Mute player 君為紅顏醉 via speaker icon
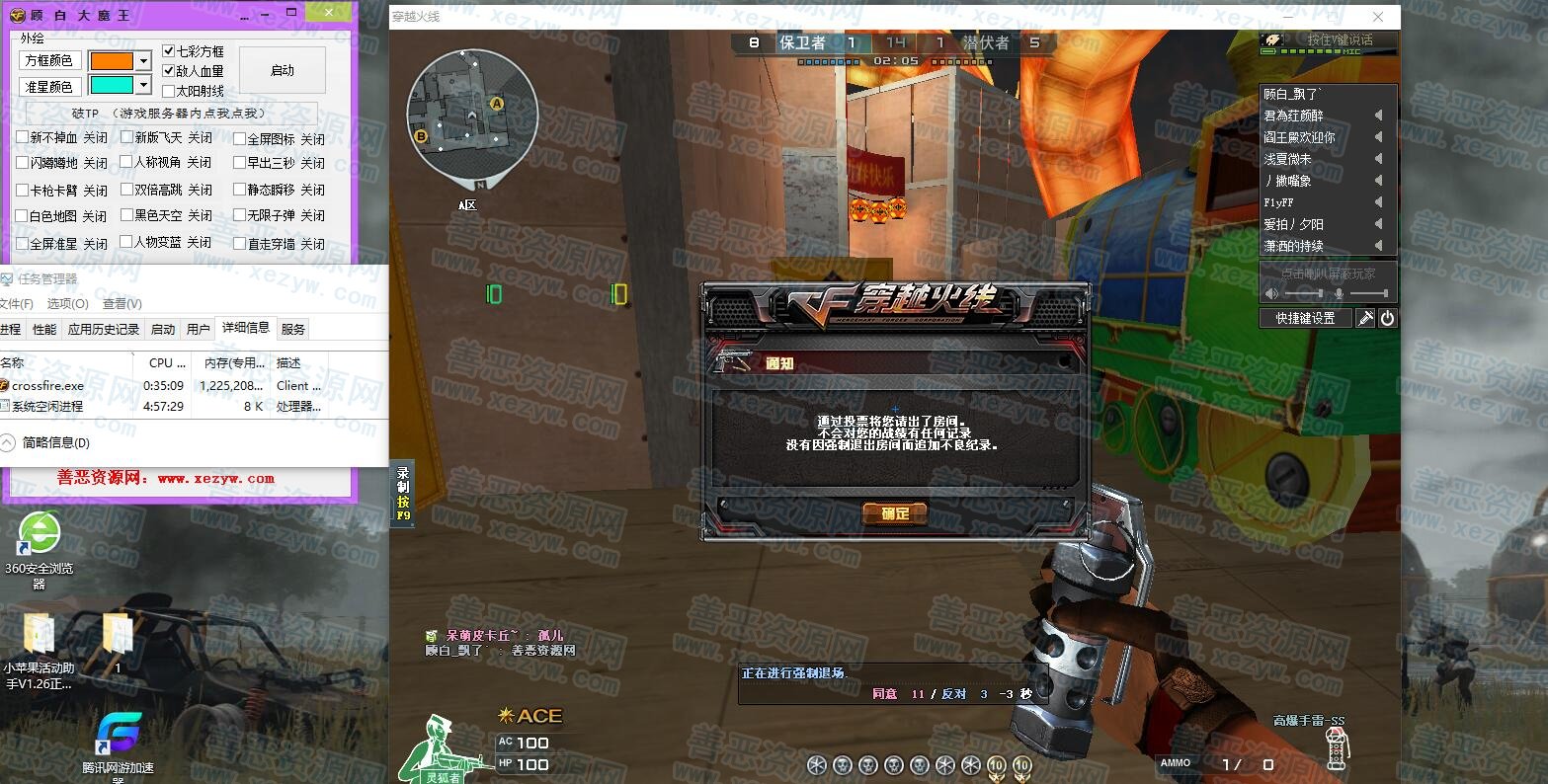 click(1378, 116)
